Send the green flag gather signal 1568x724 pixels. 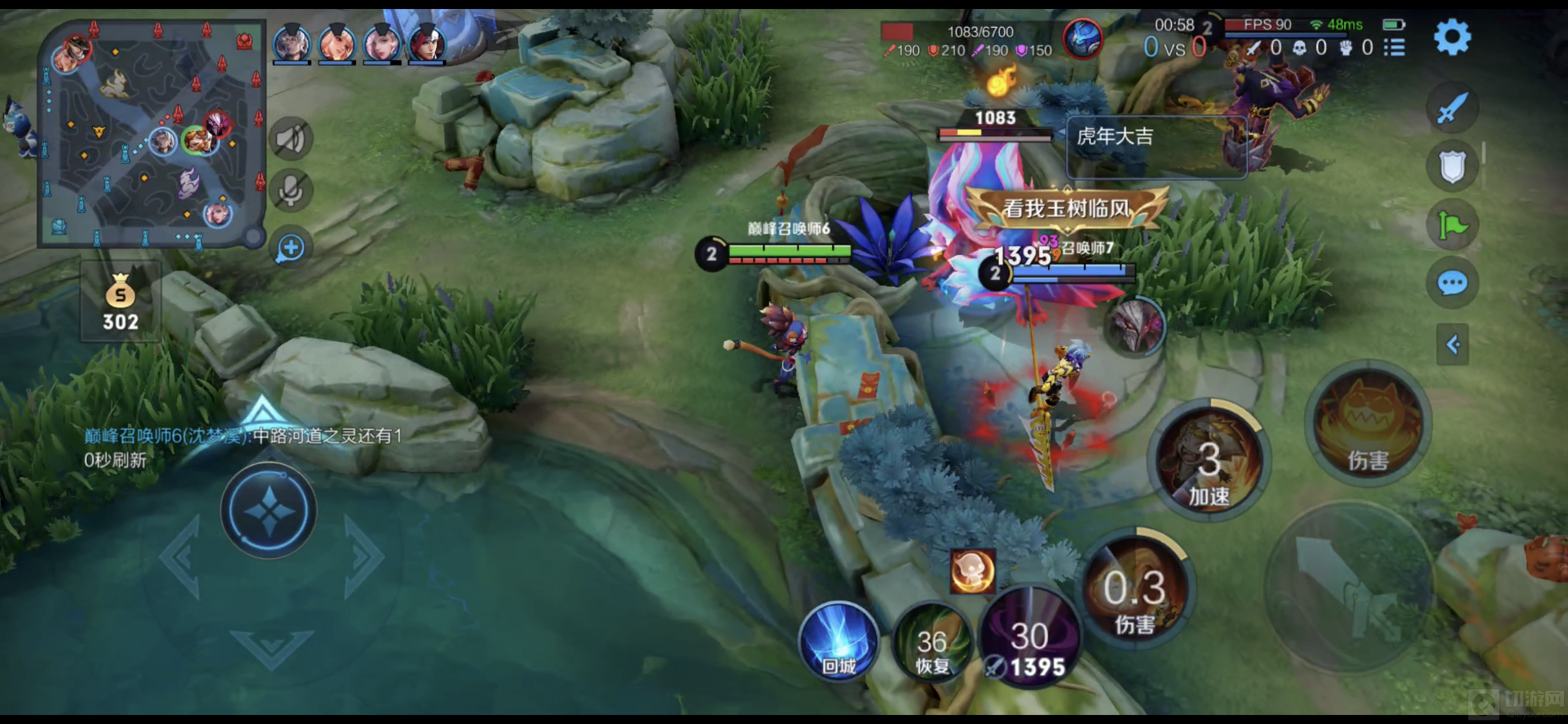point(1452,225)
